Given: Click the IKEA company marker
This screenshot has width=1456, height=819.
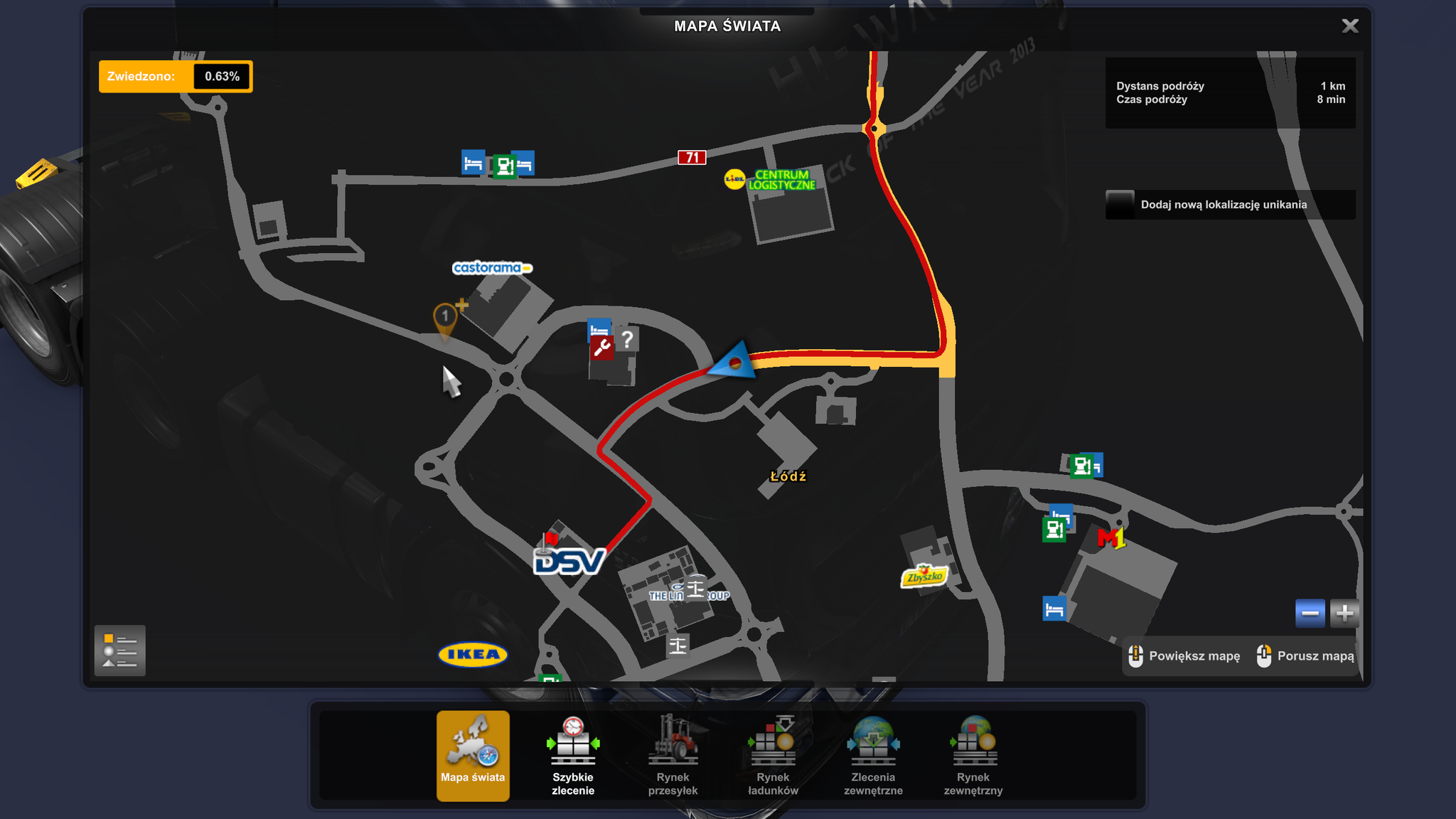Looking at the screenshot, I should click(x=473, y=655).
